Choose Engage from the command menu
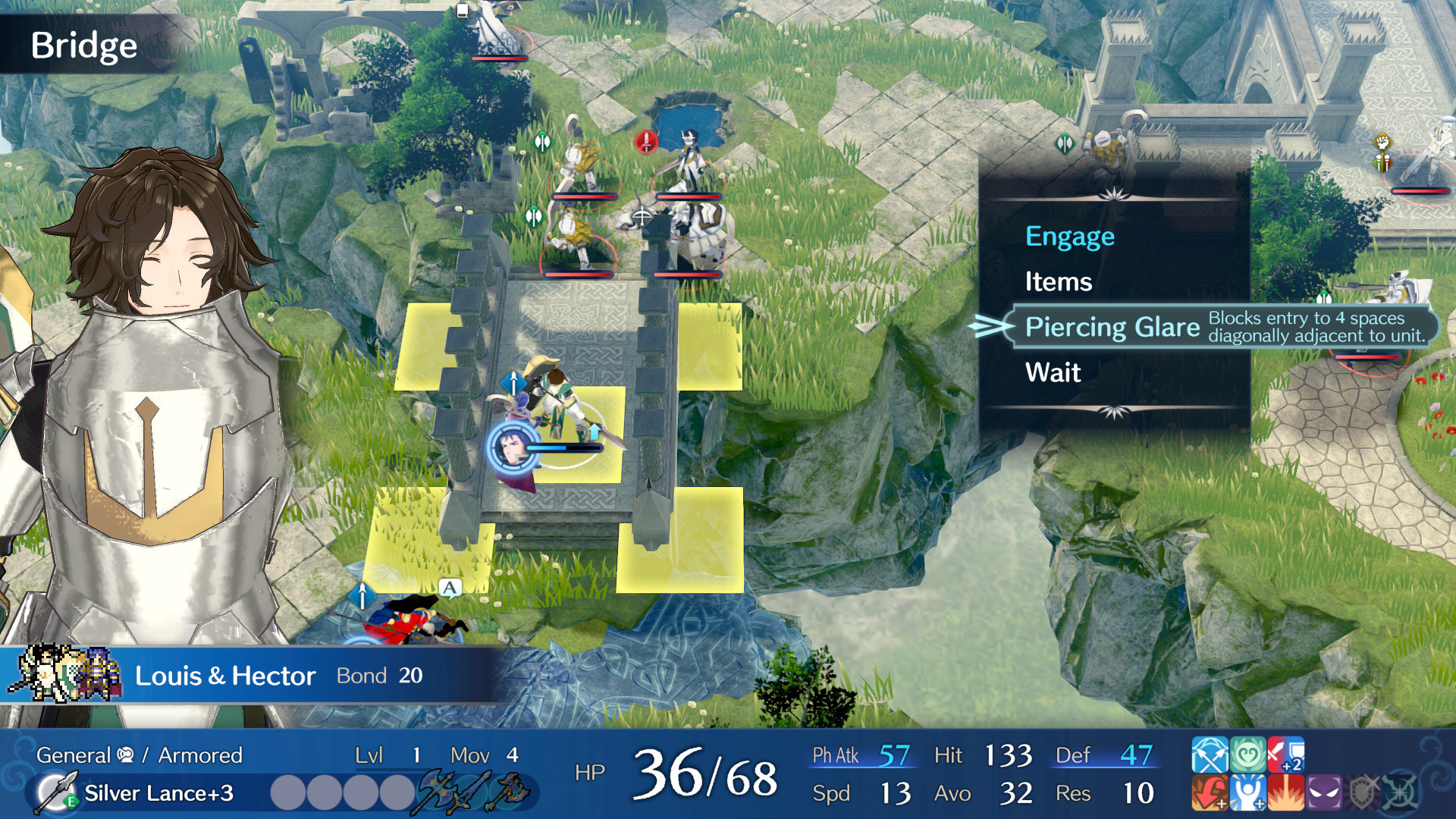 (x=1070, y=237)
